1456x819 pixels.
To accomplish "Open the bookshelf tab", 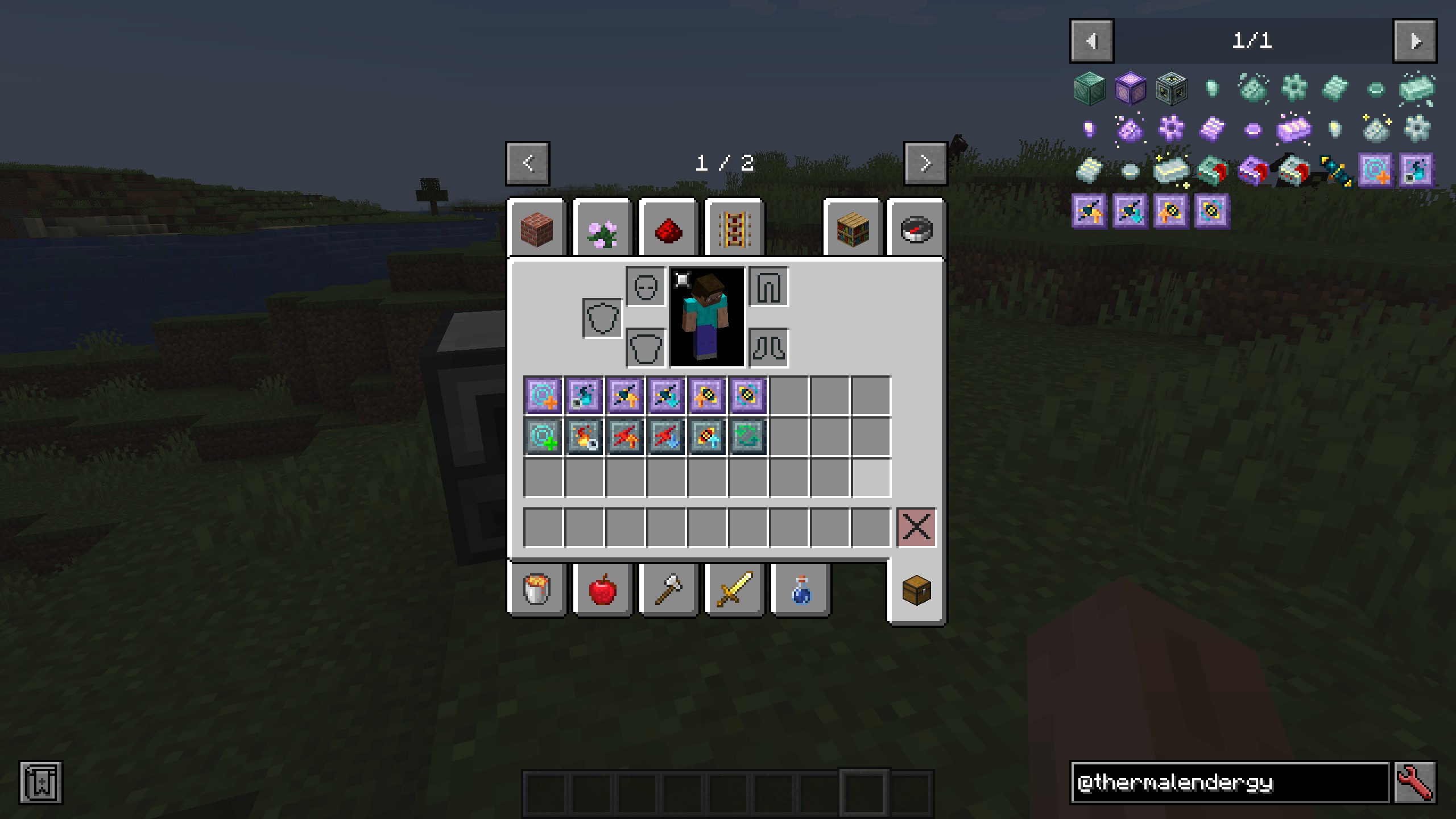I will point(853,229).
